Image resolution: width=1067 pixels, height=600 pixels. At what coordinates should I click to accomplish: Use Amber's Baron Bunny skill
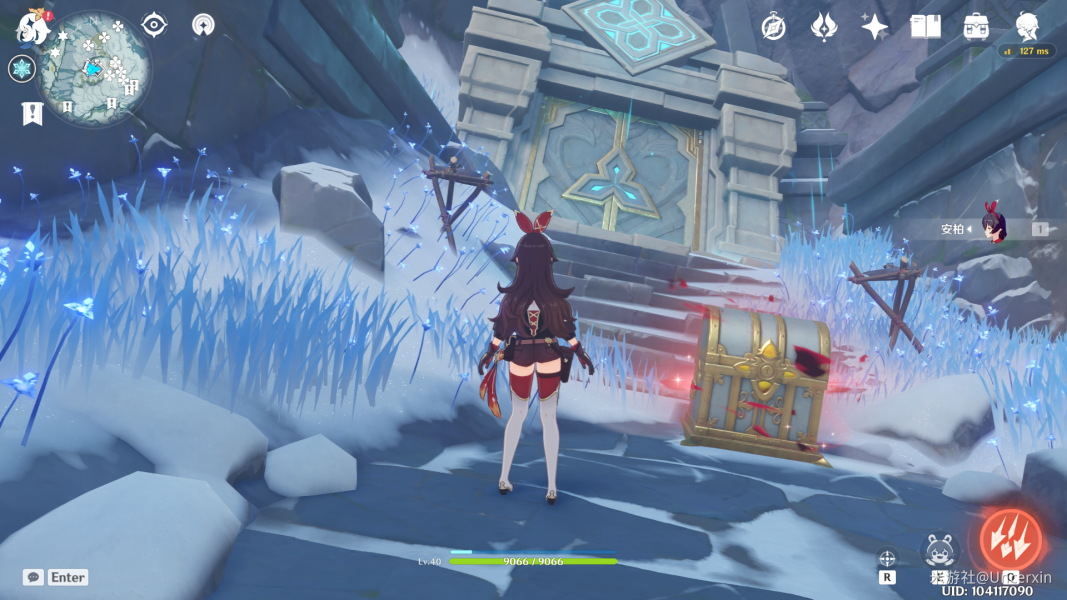[x=940, y=550]
